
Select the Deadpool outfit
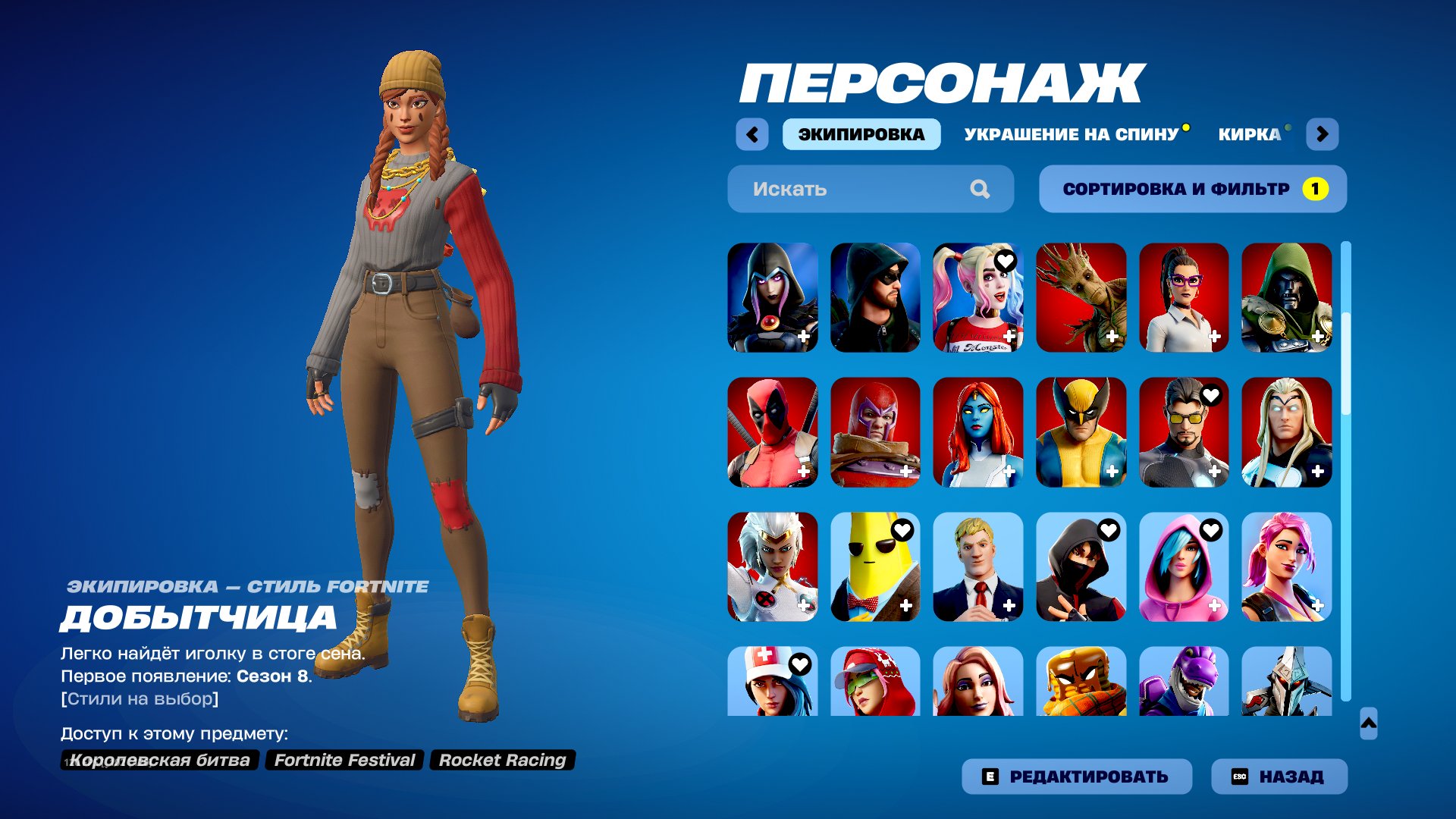pyautogui.click(x=773, y=432)
